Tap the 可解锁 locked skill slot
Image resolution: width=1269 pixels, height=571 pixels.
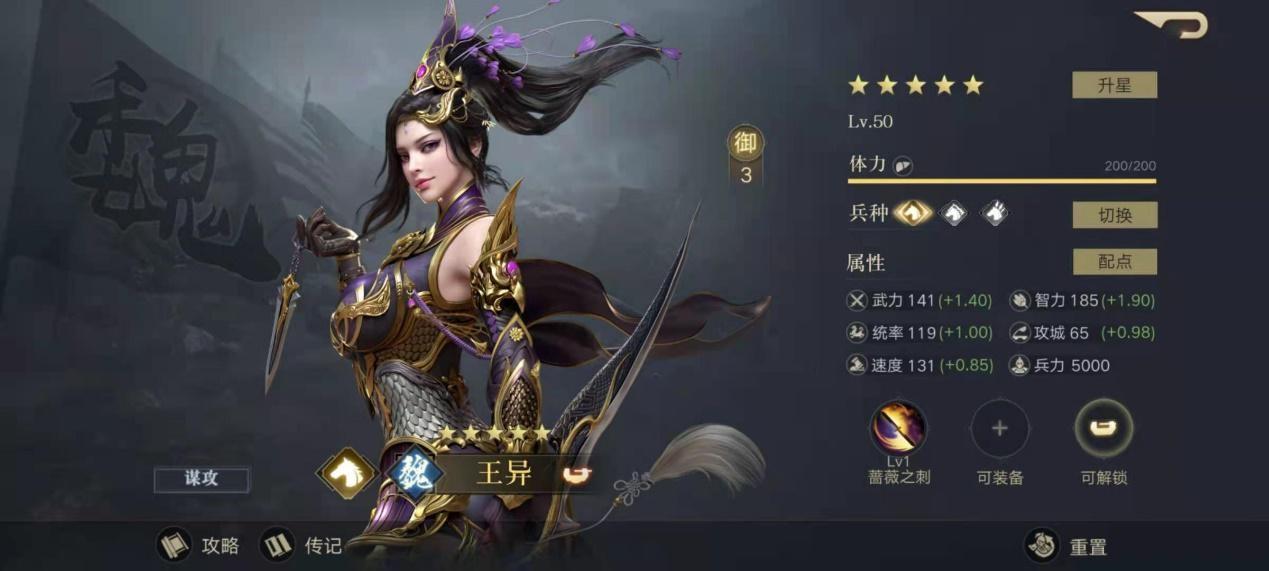[1103, 429]
